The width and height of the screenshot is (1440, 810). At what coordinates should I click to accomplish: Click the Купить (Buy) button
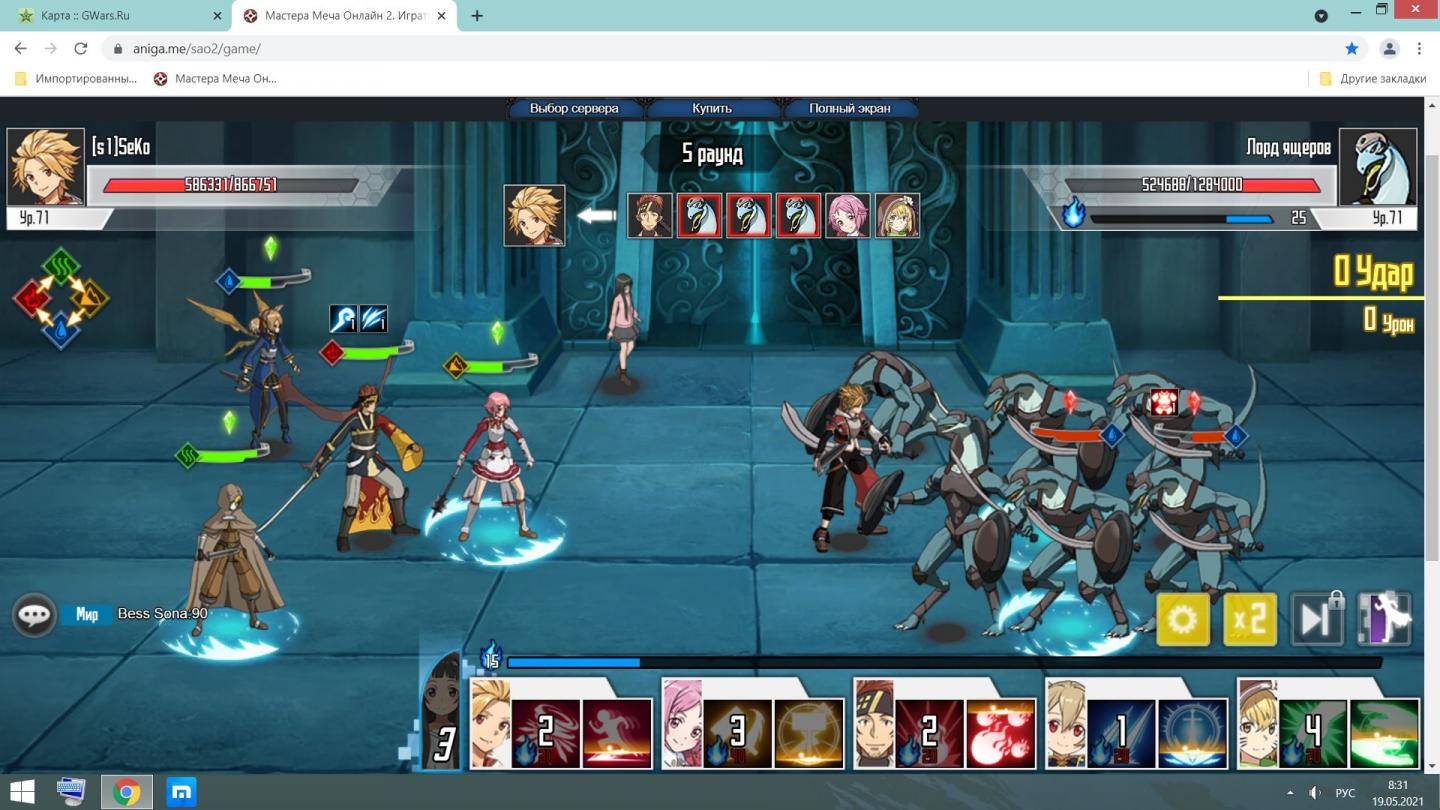712,108
